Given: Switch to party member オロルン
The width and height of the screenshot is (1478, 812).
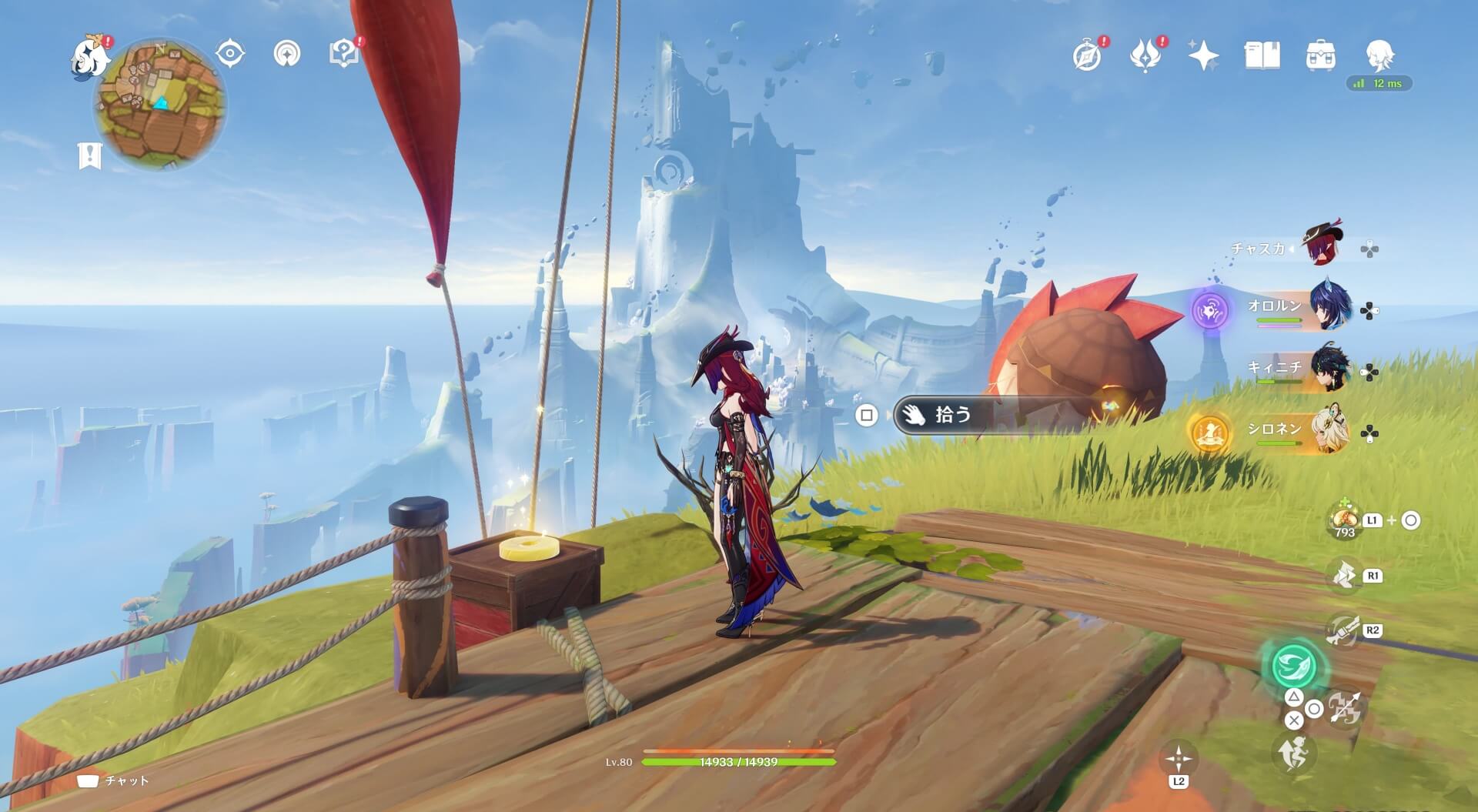Looking at the screenshot, I should [x=1329, y=308].
